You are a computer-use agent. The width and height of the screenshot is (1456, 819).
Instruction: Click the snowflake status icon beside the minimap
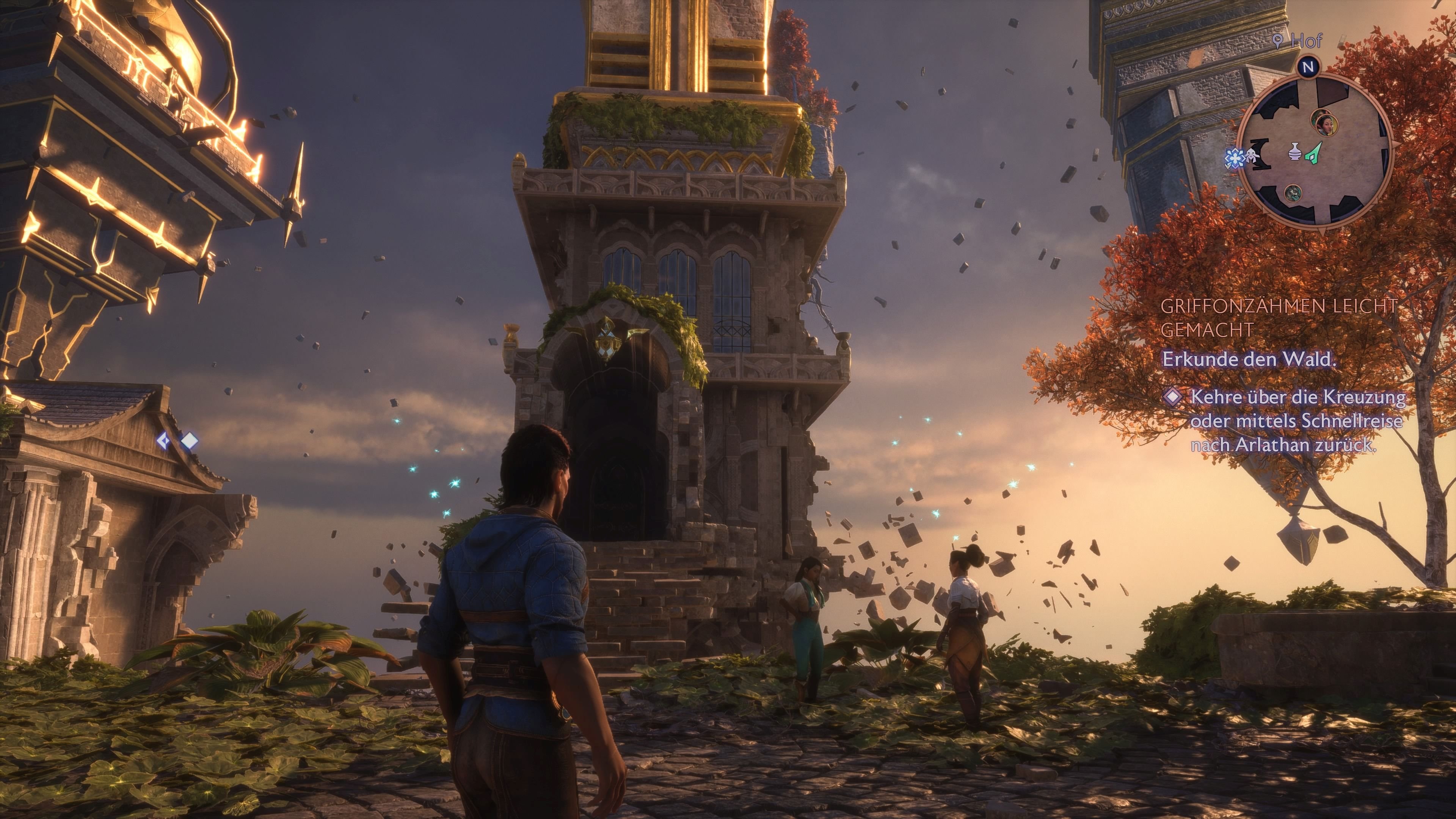1236,158
